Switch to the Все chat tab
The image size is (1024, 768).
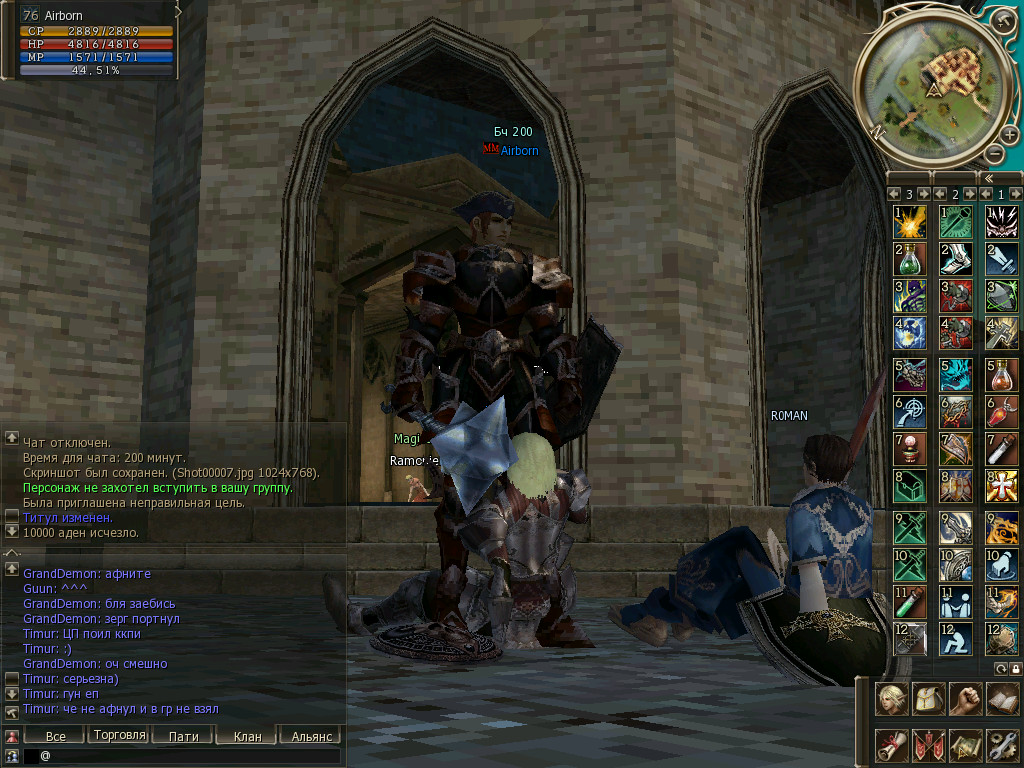click(56, 736)
